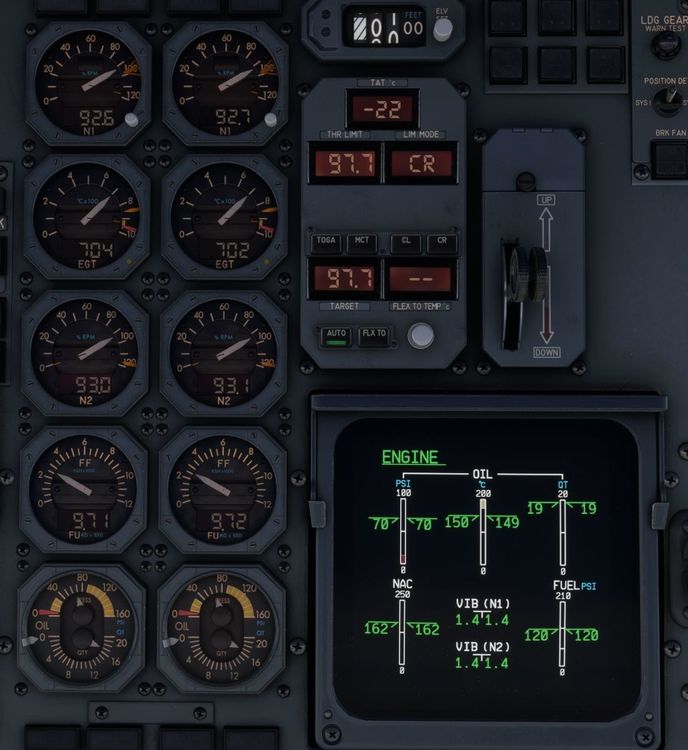The height and width of the screenshot is (750, 688).
Task: Select the TOGA thrust limit mode
Action: [x=326, y=243]
